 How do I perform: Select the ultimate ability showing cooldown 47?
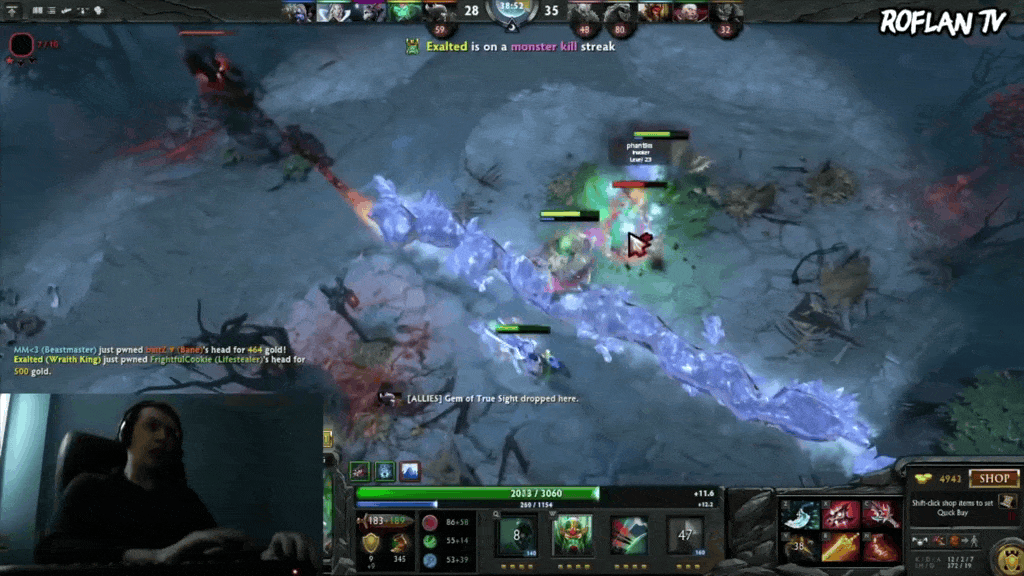pos(685,535)
